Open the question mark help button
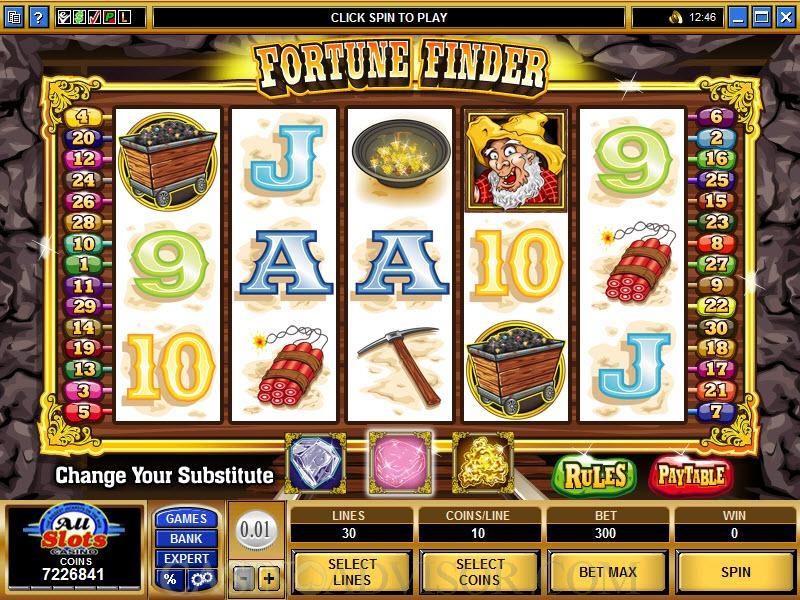Image resolution: width=800 pixels, height=600 pixels. [x=38, y=17]
